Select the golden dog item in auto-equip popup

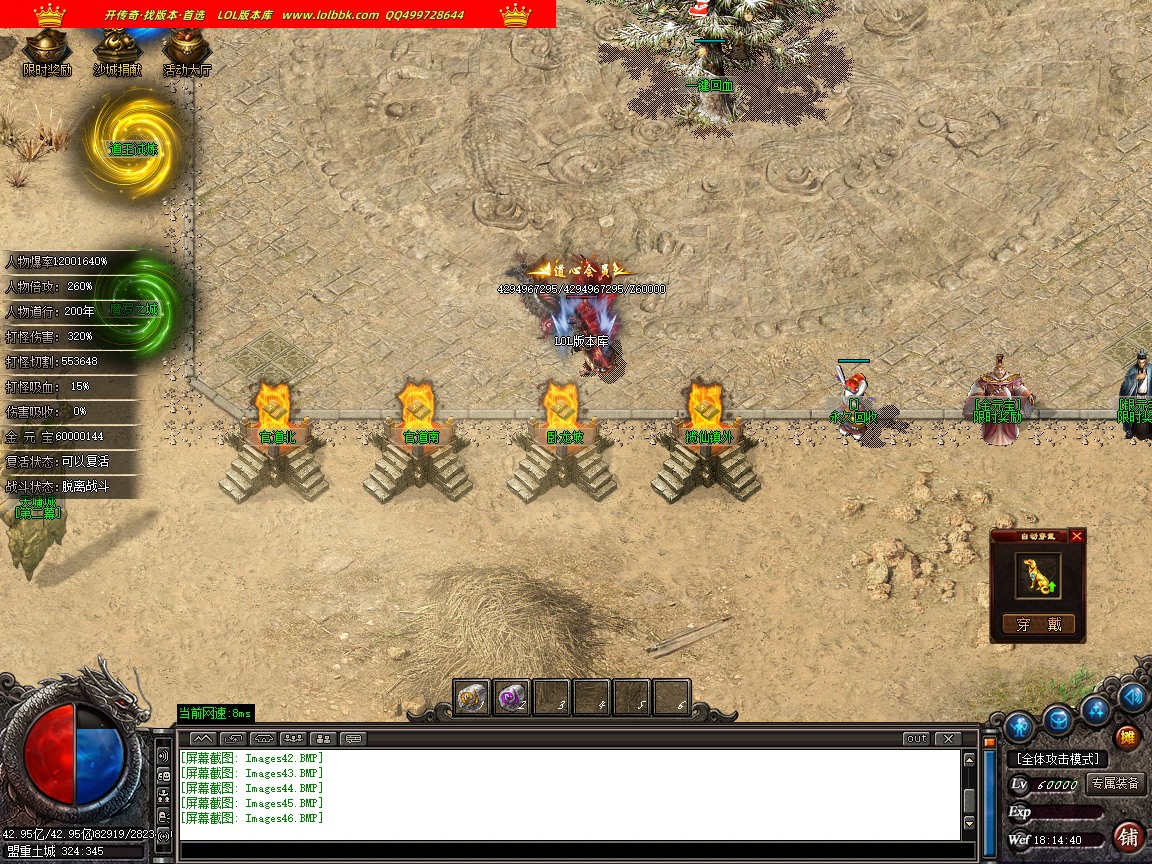1038,577
